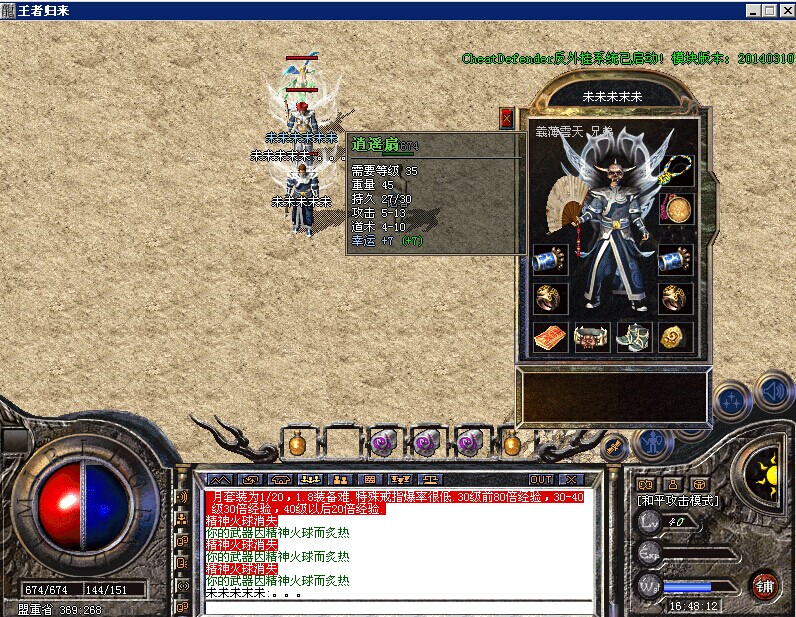This screenshot has height=617, width=796.
Task: Close the chat window with its X
Action: pyautogui.click(x=571, y=479)
